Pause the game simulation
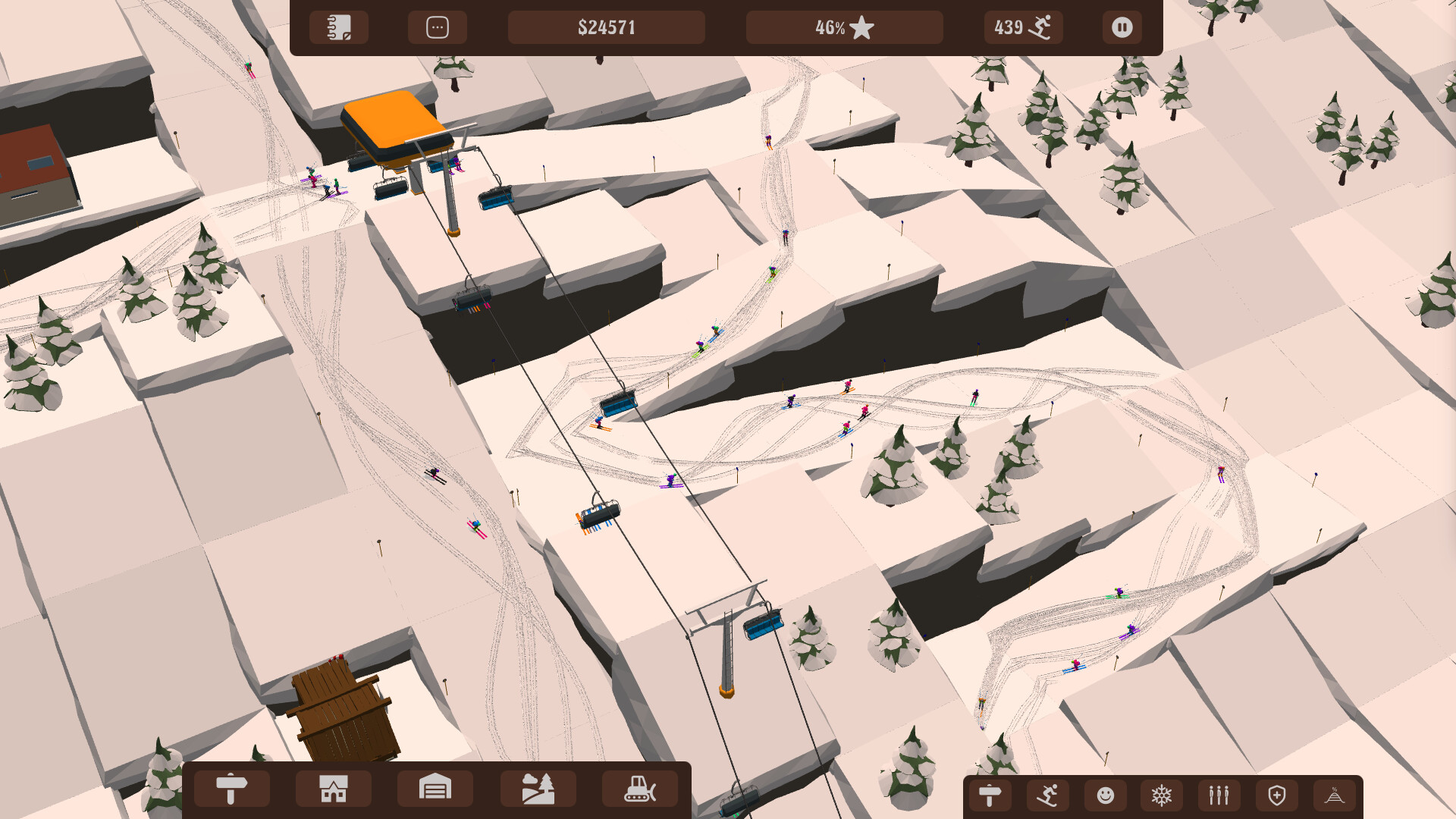 click(x=1122, y=27)
